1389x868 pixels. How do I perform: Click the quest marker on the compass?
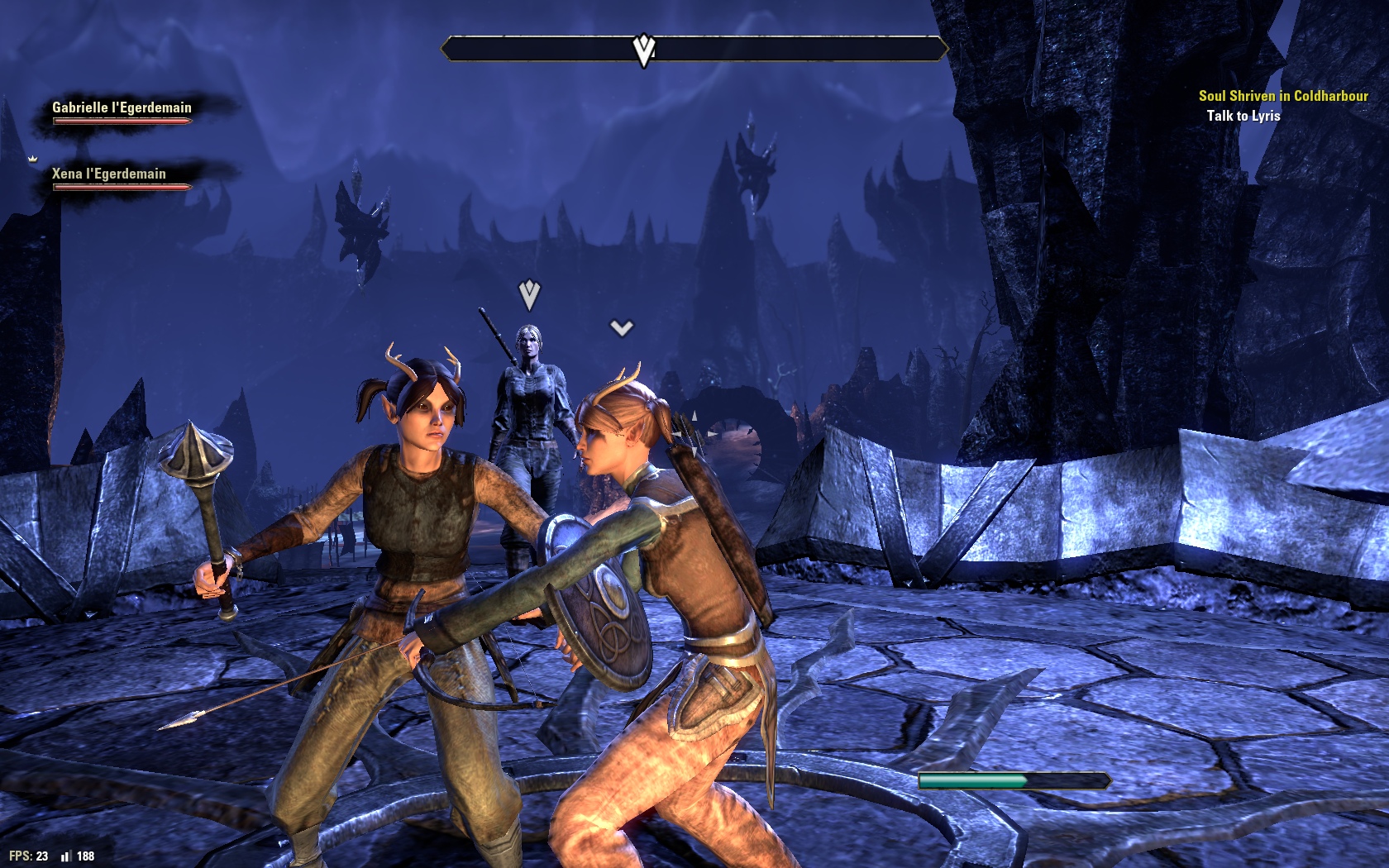click(x=644, y=50)
